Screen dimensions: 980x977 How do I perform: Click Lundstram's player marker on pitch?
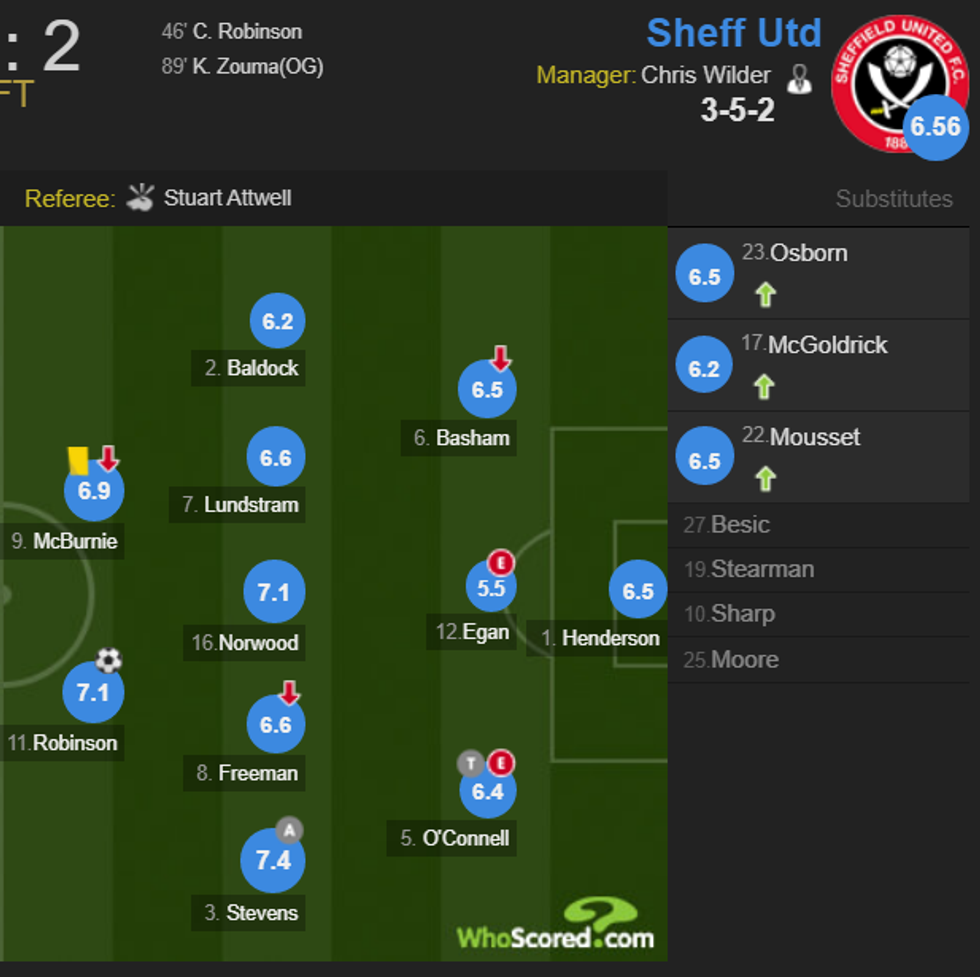coord(276,458)
